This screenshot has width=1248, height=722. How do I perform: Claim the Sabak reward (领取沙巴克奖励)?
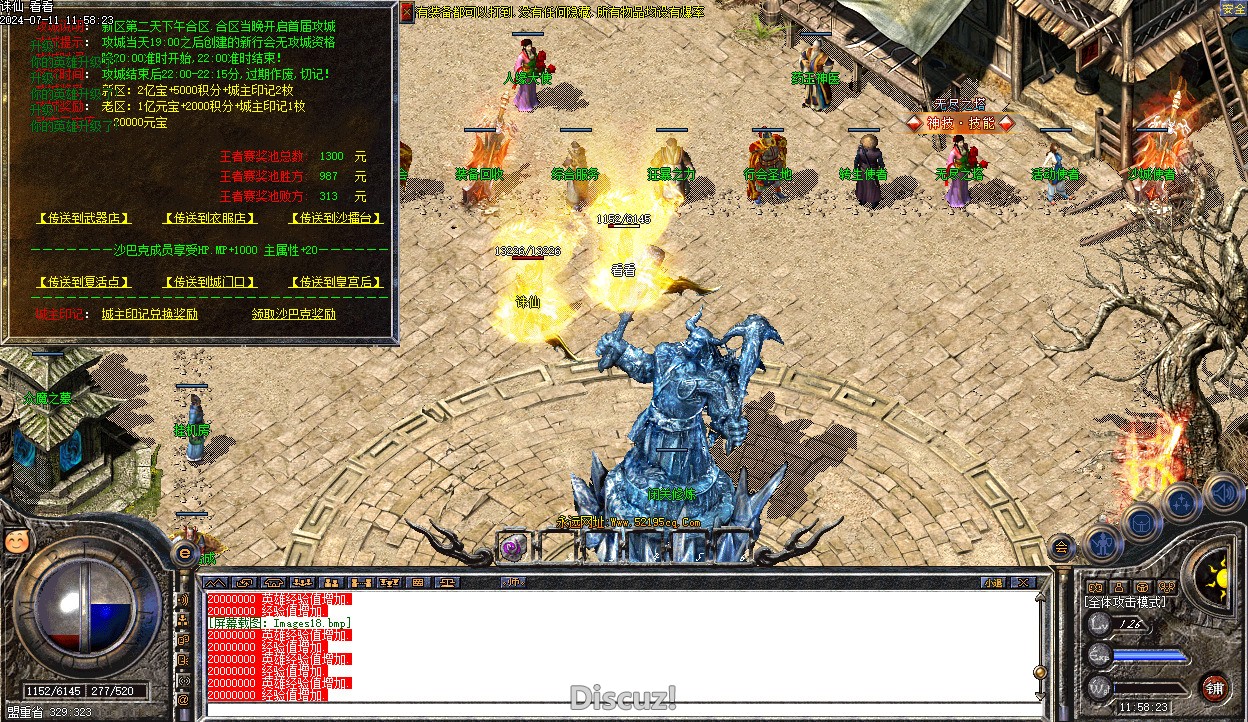(294, 314)
